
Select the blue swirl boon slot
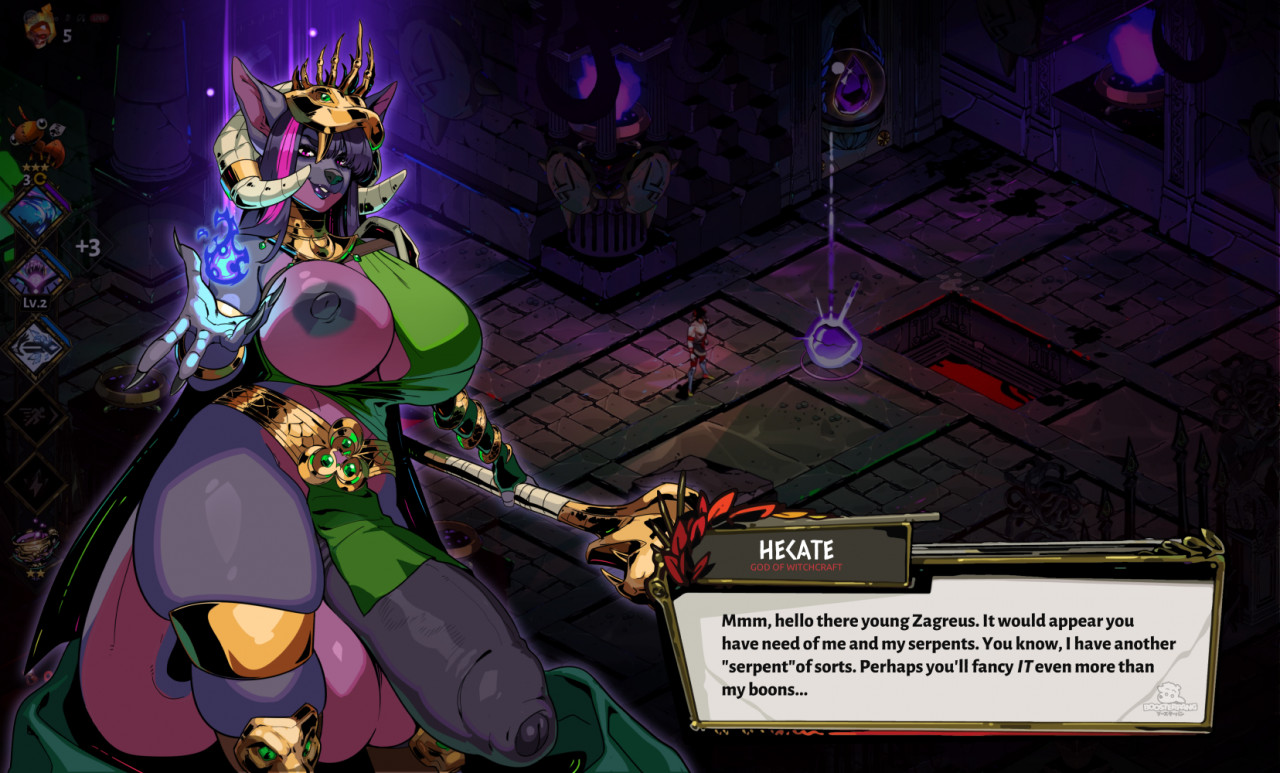pyautogui.click(x=37, y=213)
